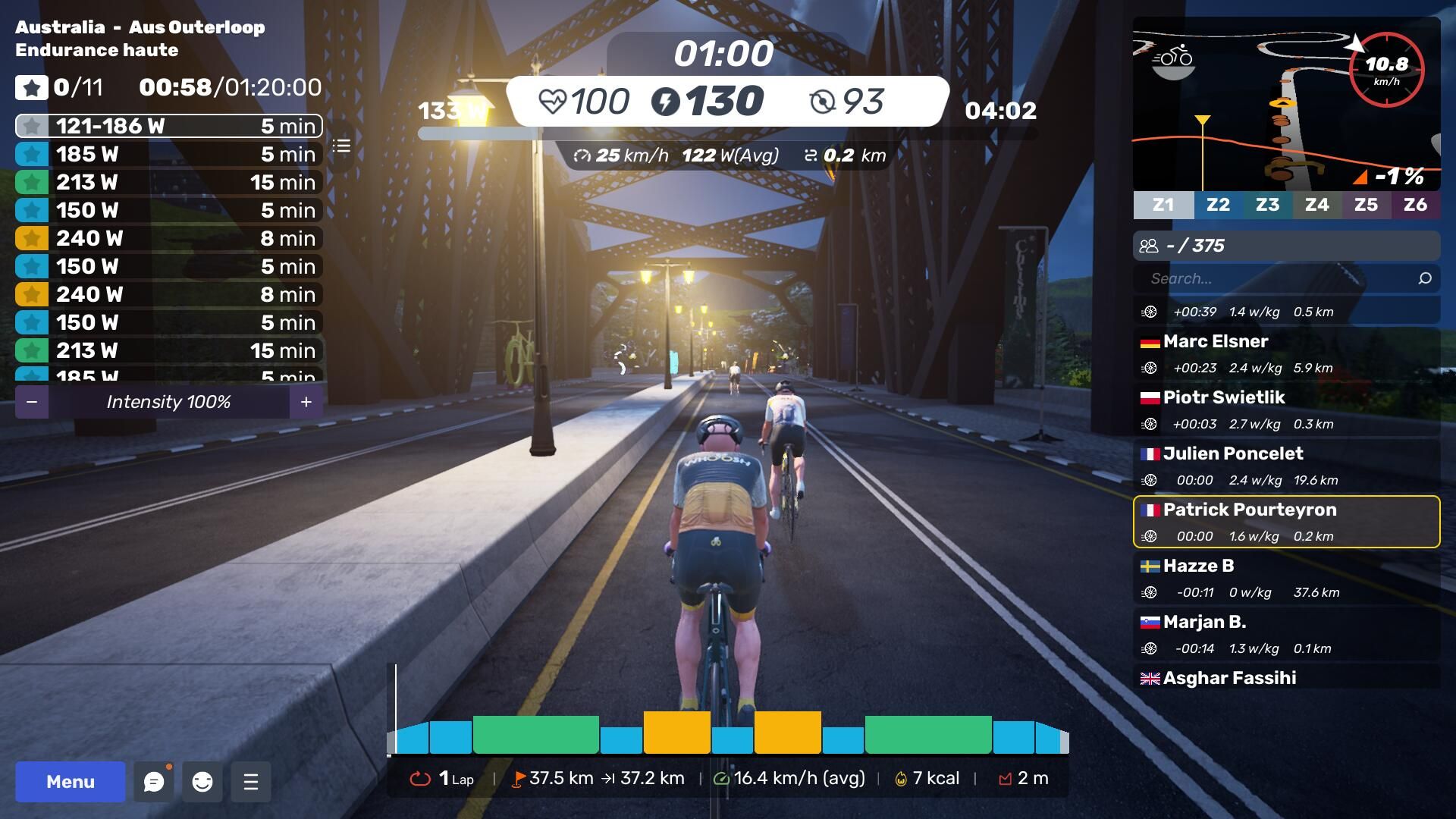This screenshot has height=819, width=1456.
Task: Open the smiley emote picker
Action: coord(202,782)
